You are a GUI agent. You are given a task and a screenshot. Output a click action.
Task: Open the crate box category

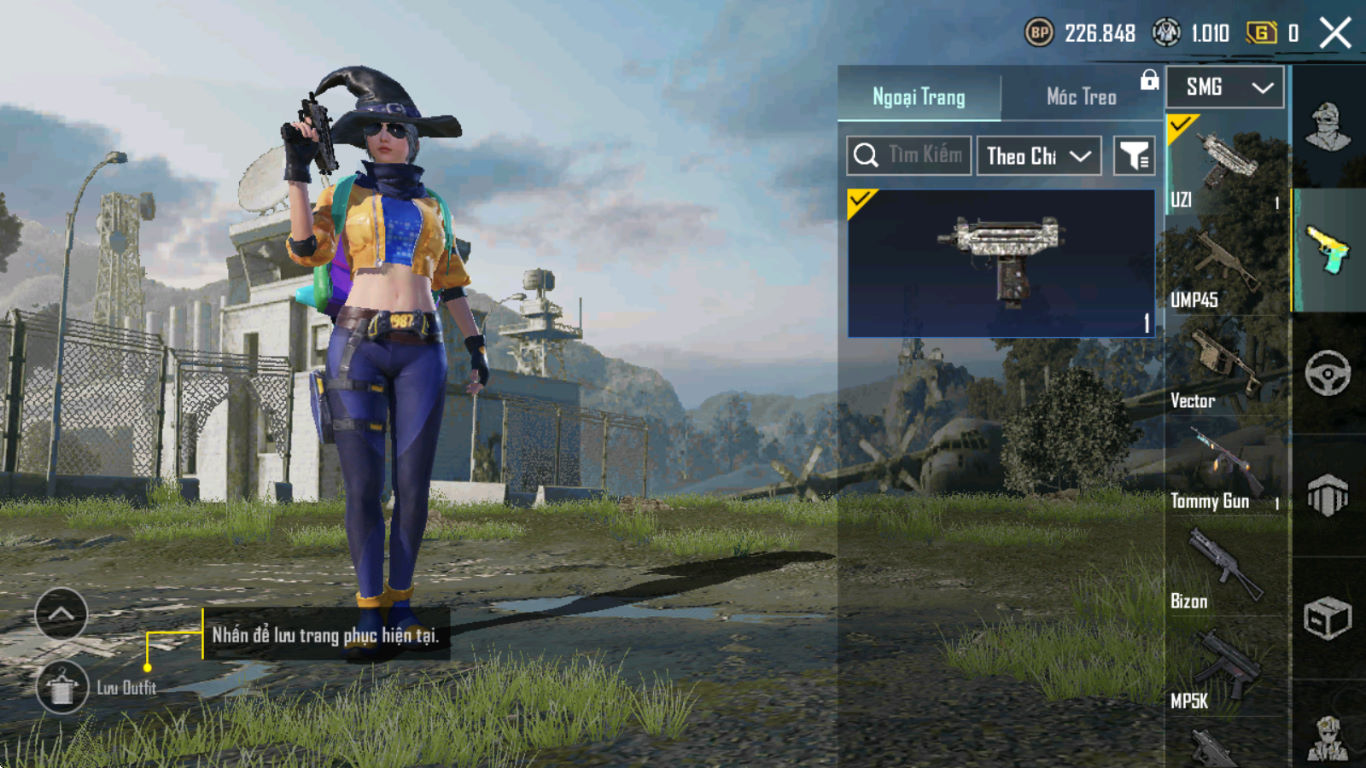(1328, 618)
